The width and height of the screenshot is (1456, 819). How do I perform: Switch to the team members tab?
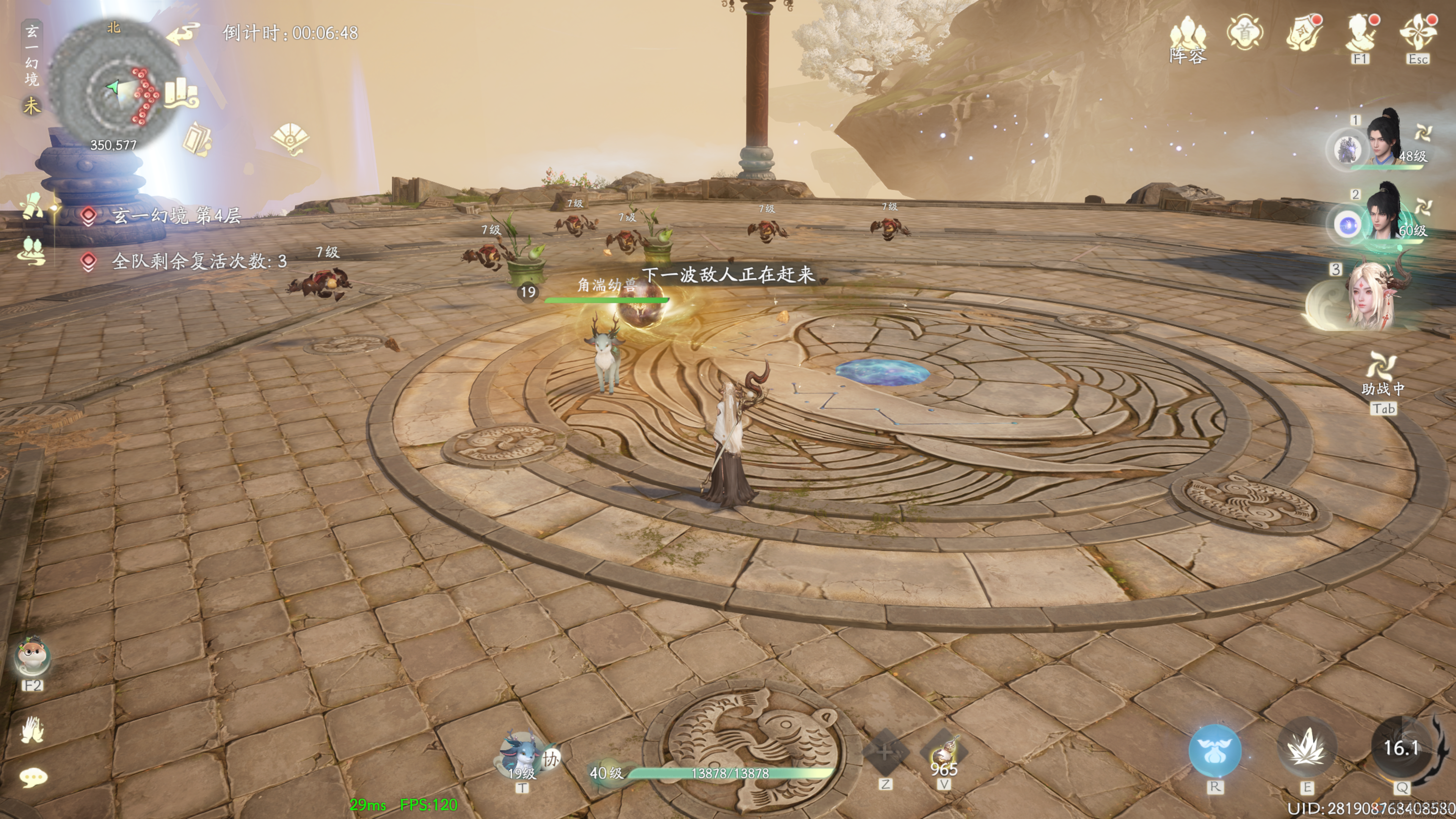31,250
